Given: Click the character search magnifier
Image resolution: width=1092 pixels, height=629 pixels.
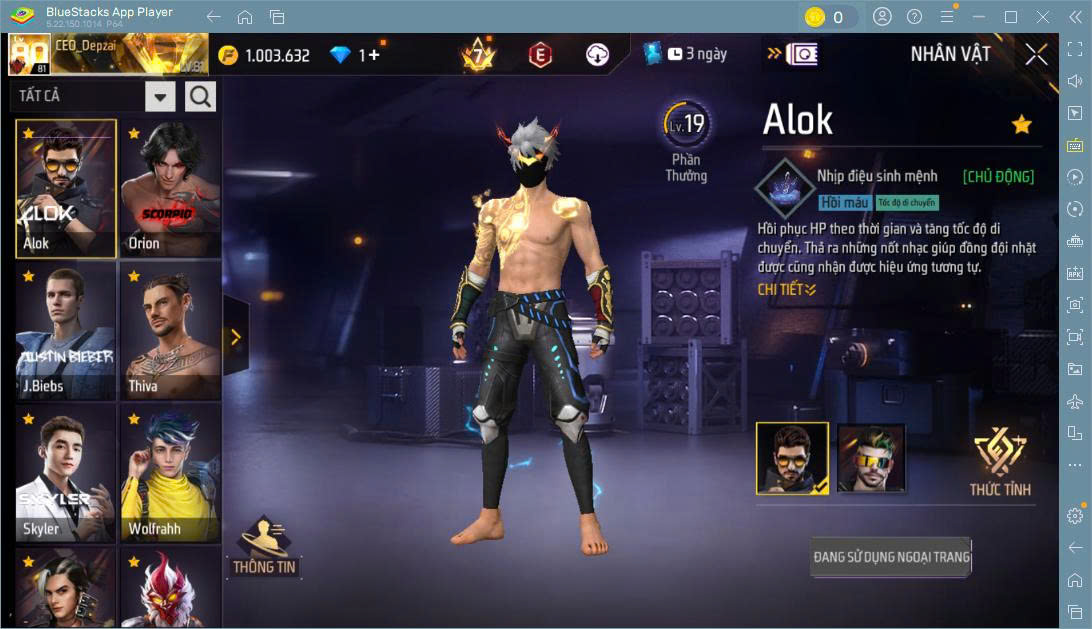Looking at the screenshot, I should pyautogui.click(x=200, y=96).
